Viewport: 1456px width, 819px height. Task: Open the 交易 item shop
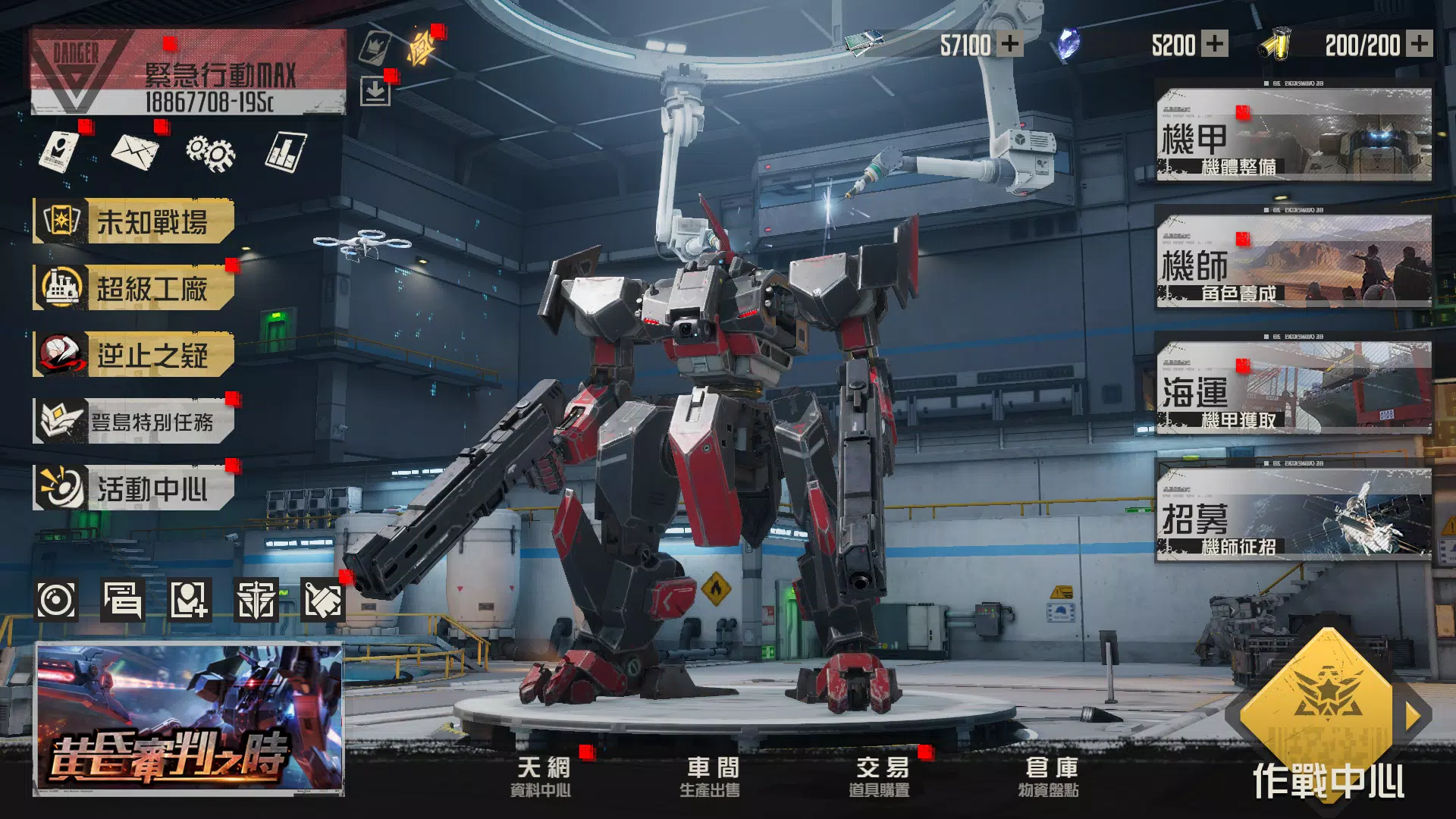(x=880, y=777)
